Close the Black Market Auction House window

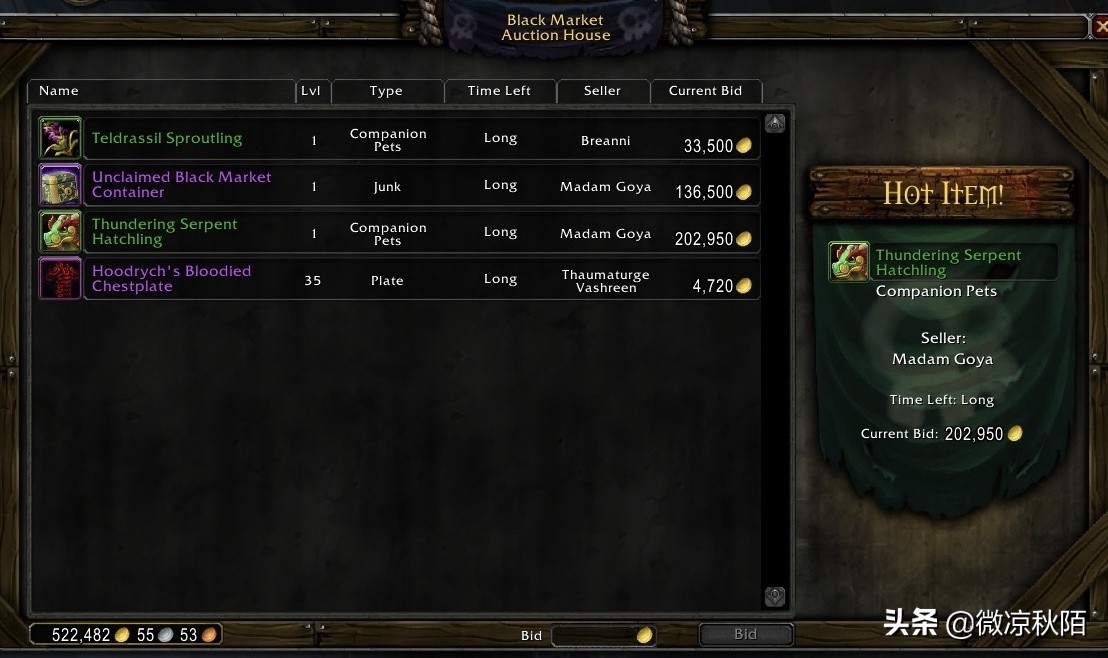pos(1097,27)
